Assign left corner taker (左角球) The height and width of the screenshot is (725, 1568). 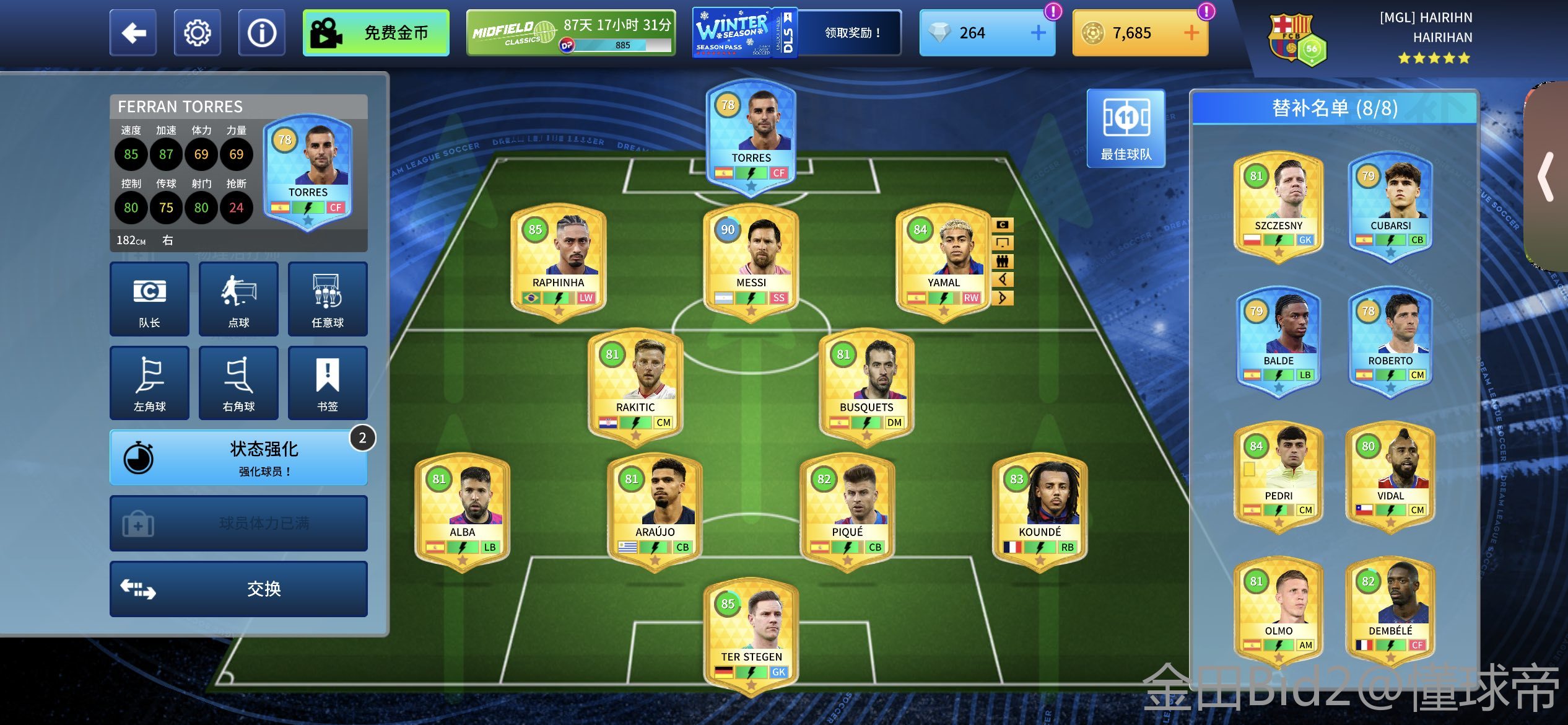[149, 383]
